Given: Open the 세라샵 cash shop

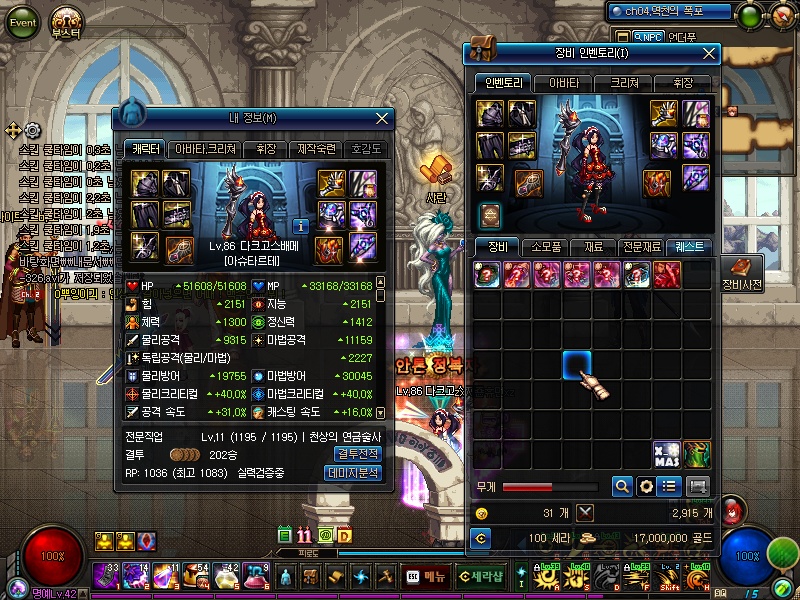Looking at the screenshot, I should pyautogui.click(x=481, y=577).
